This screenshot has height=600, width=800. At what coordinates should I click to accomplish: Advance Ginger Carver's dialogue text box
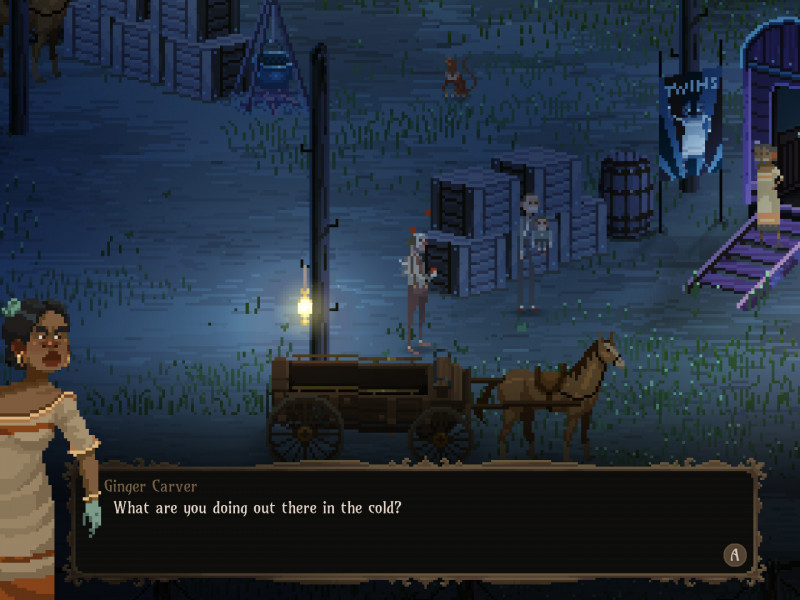pos(735,555)
